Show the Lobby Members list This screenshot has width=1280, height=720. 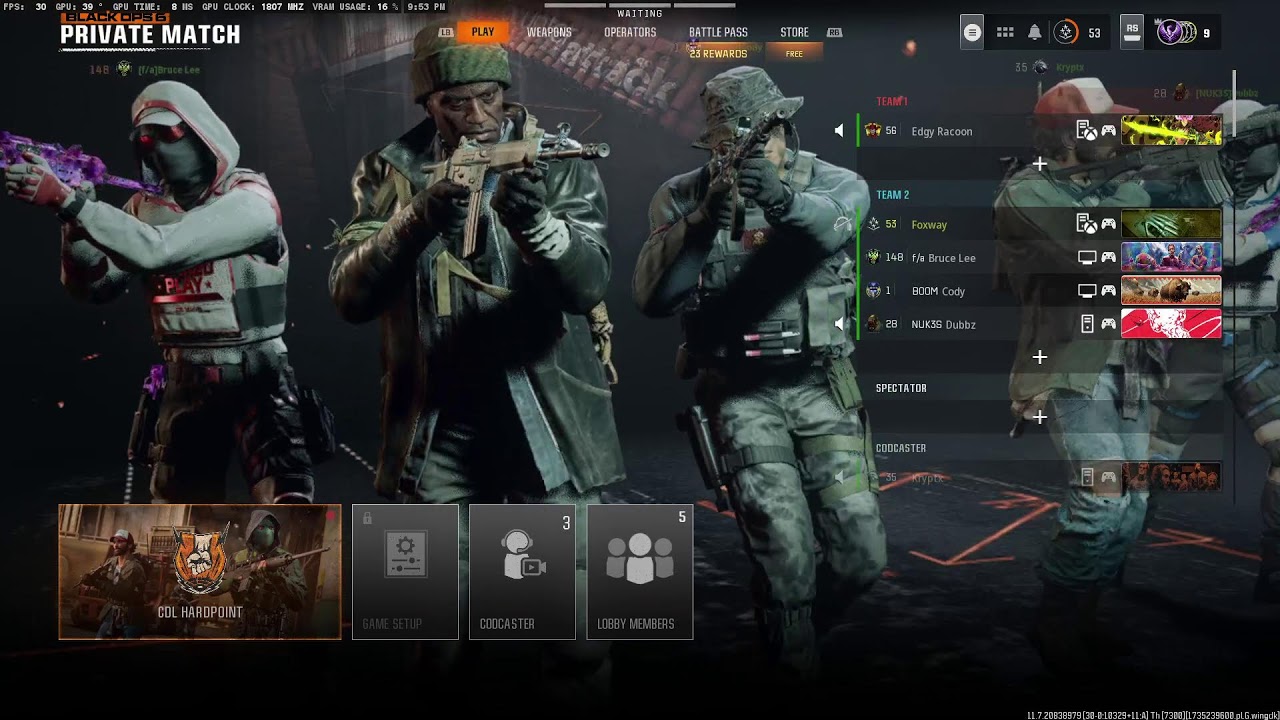640,571
